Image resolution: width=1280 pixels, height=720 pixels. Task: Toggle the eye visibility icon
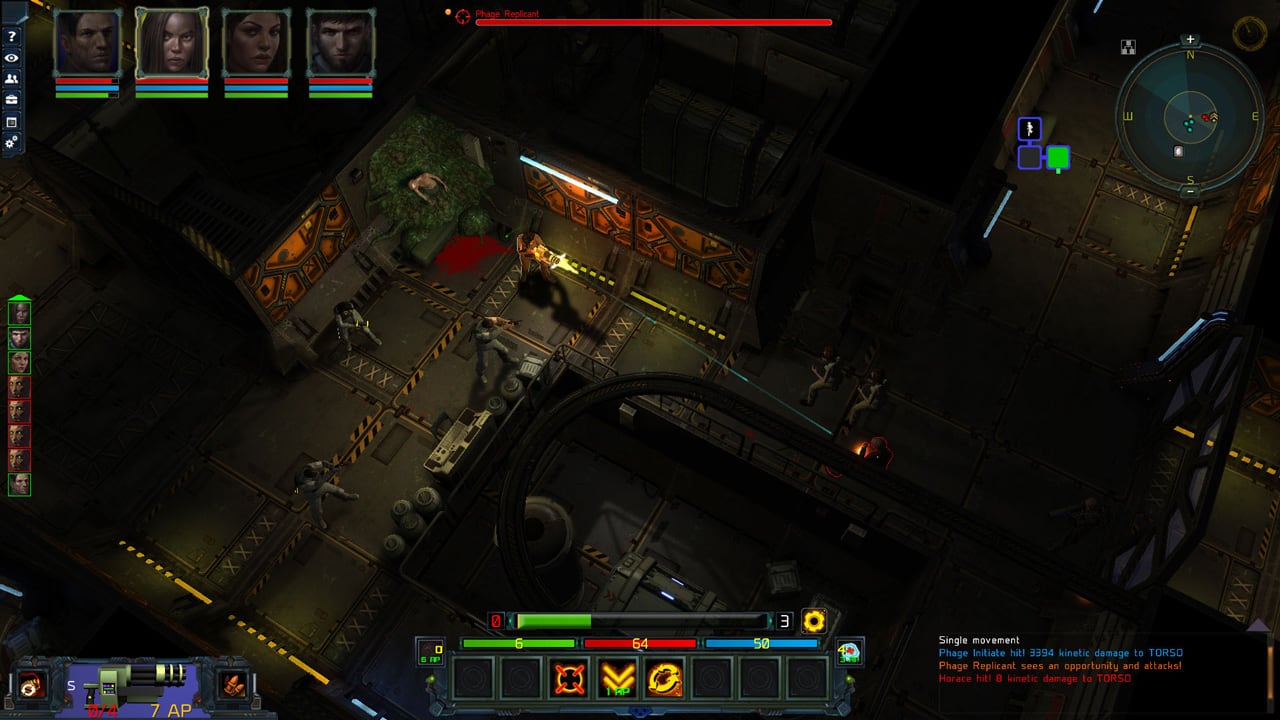click(12, 58)
